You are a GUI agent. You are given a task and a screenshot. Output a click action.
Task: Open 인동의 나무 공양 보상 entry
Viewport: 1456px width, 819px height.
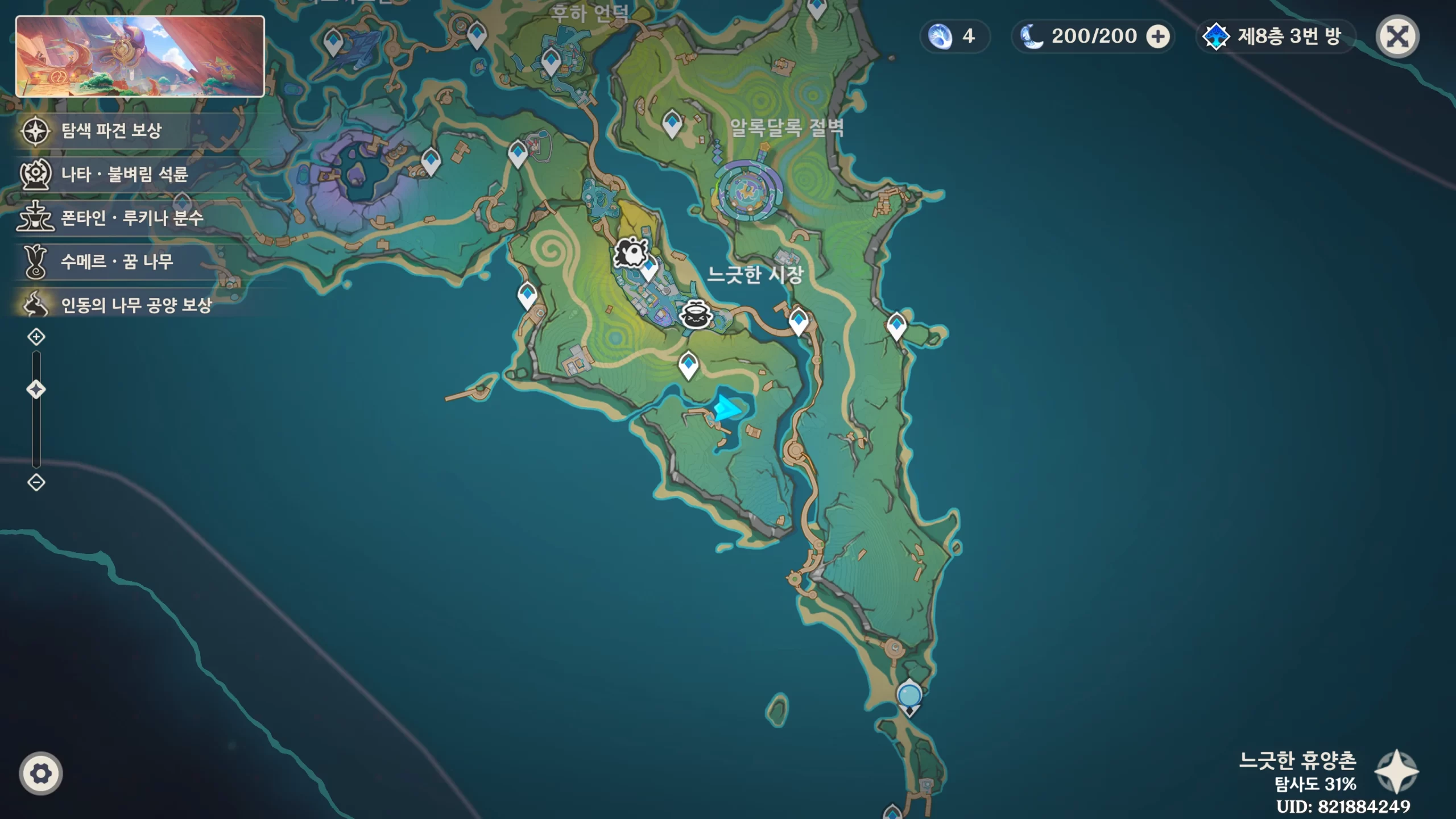pos(135,305)
